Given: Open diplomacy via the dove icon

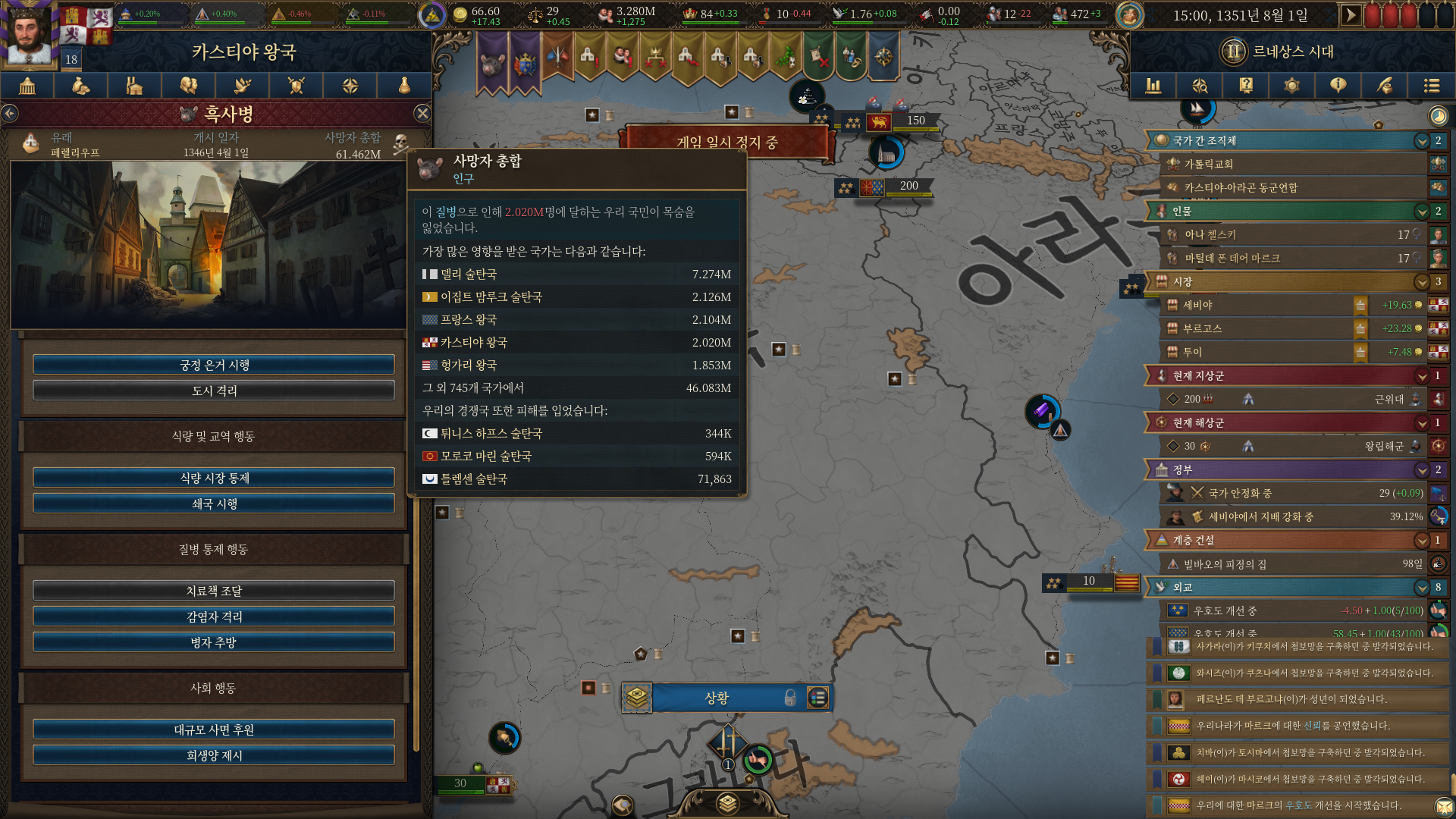Looking at the screenshot, I should tap(242, 86).
